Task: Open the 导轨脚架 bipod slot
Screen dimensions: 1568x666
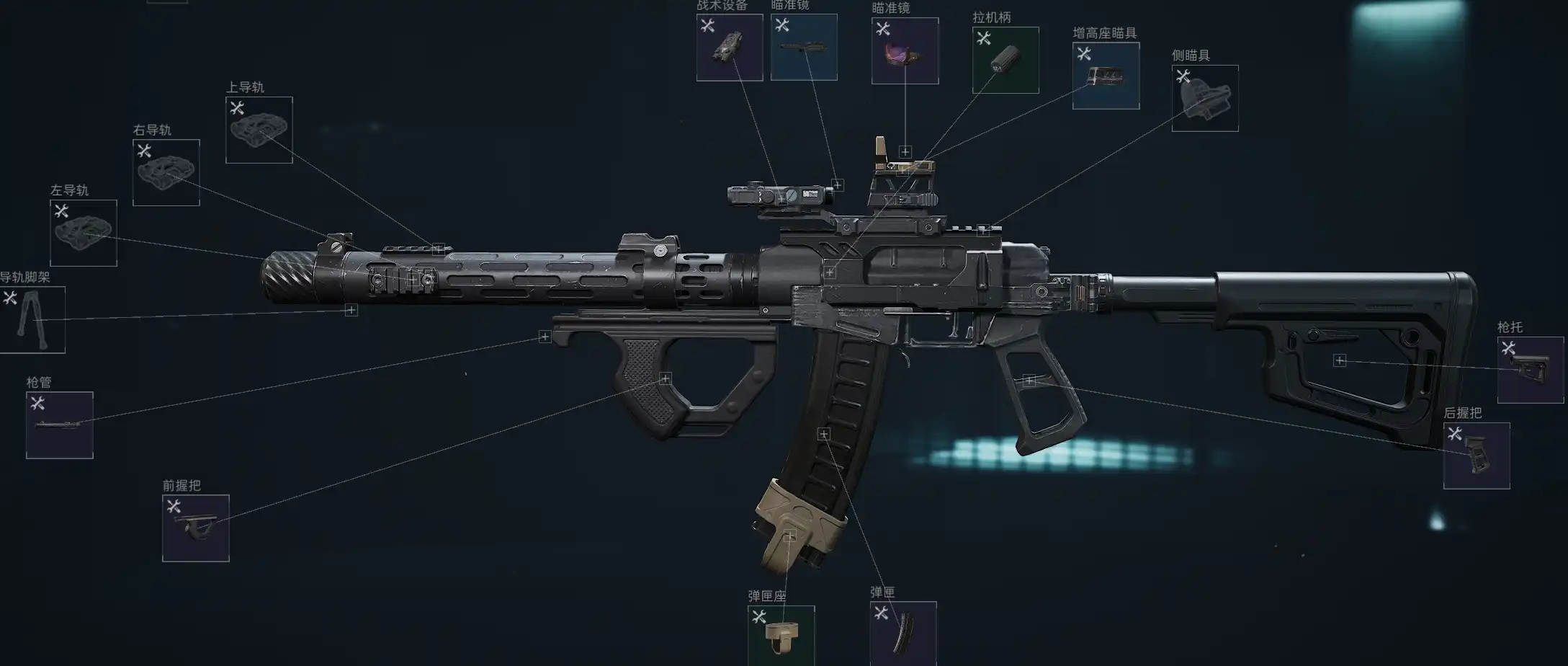Action: [32, 320]
